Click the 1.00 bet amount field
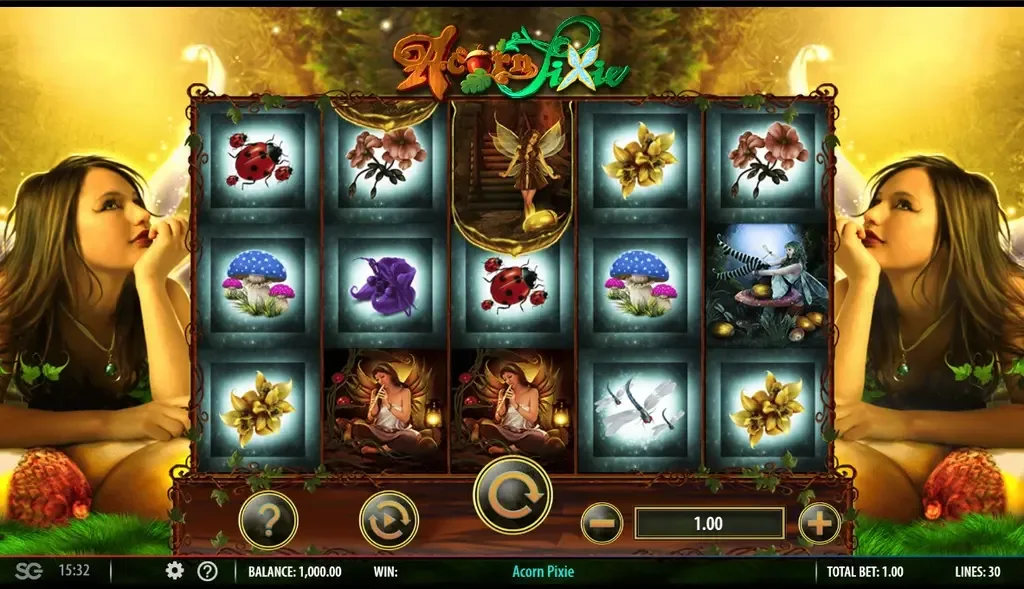 coord(709,523)
